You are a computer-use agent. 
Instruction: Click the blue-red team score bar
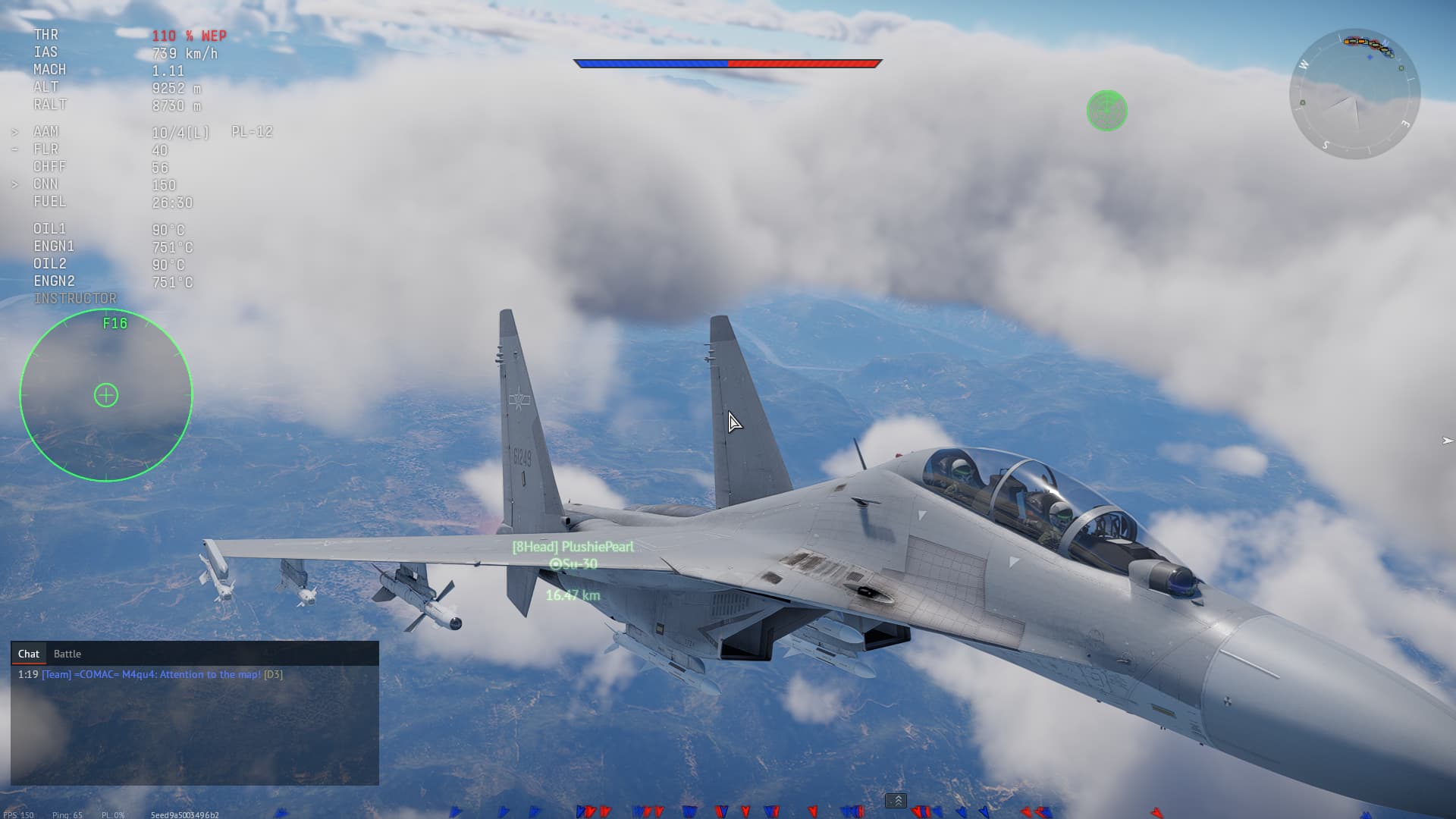(728, 64)
